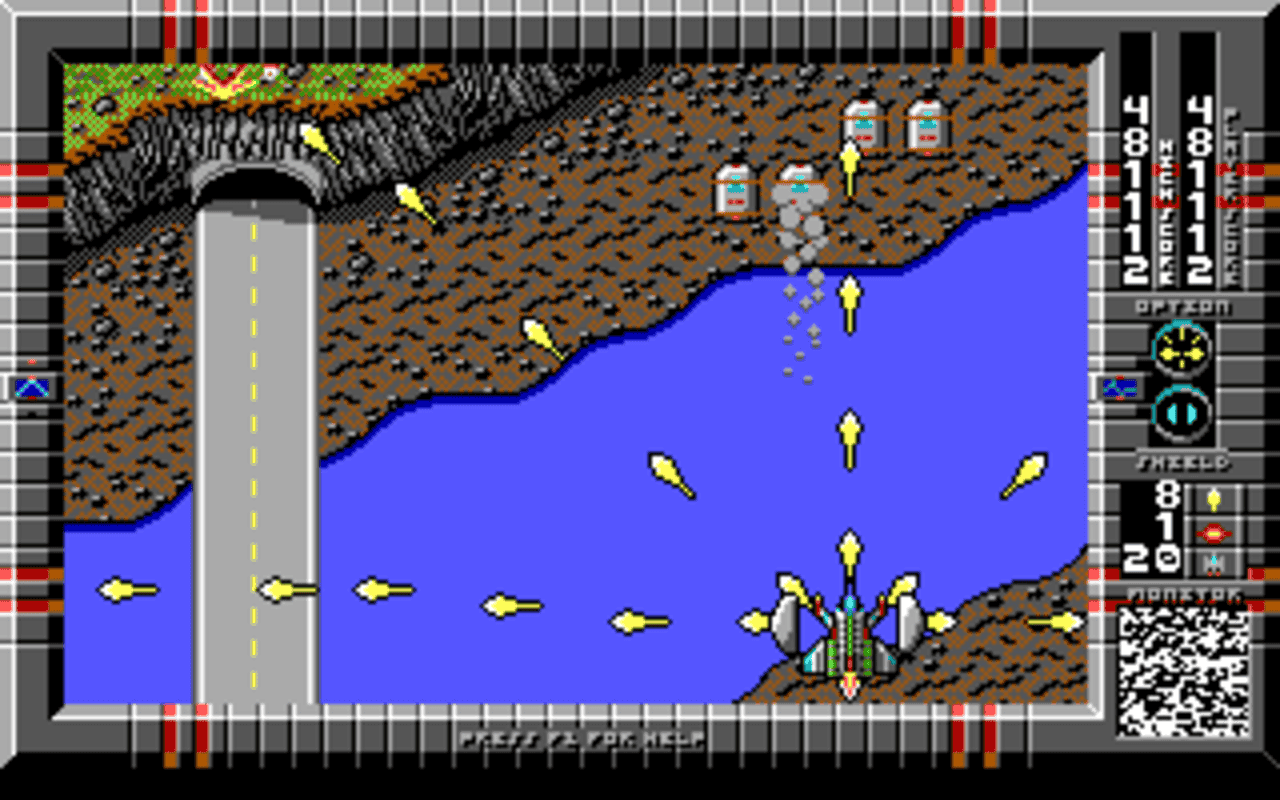
Task: Click the PRESS F1 FOR HELP text
Action: (580, 741)
